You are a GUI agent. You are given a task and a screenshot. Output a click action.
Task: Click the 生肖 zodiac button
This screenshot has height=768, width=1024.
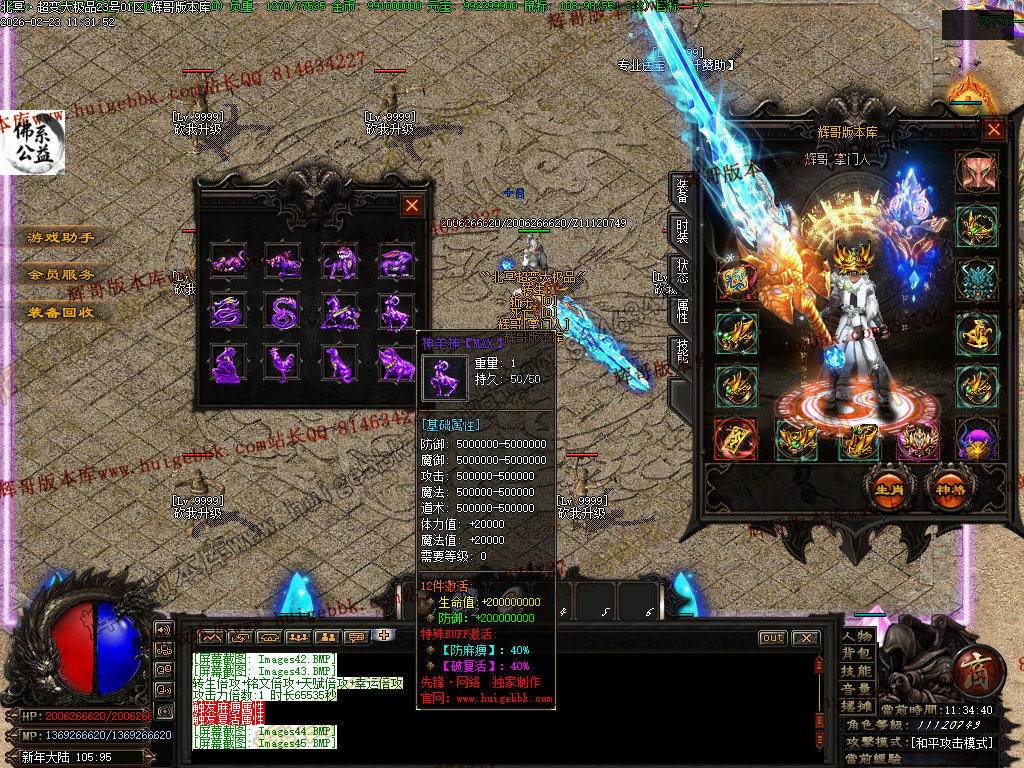click(889, 490)
